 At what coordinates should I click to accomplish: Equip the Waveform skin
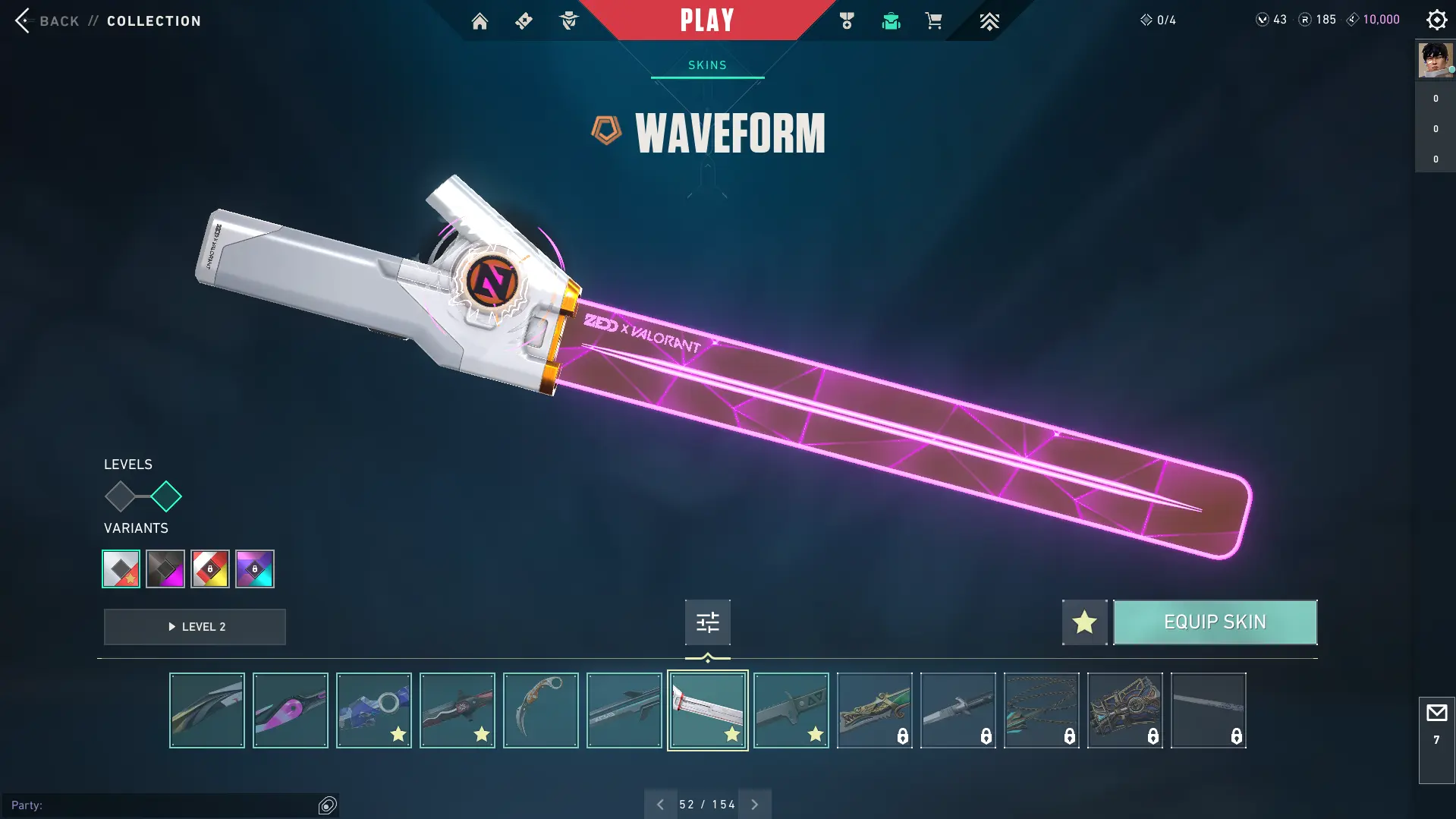point(1215,622)
